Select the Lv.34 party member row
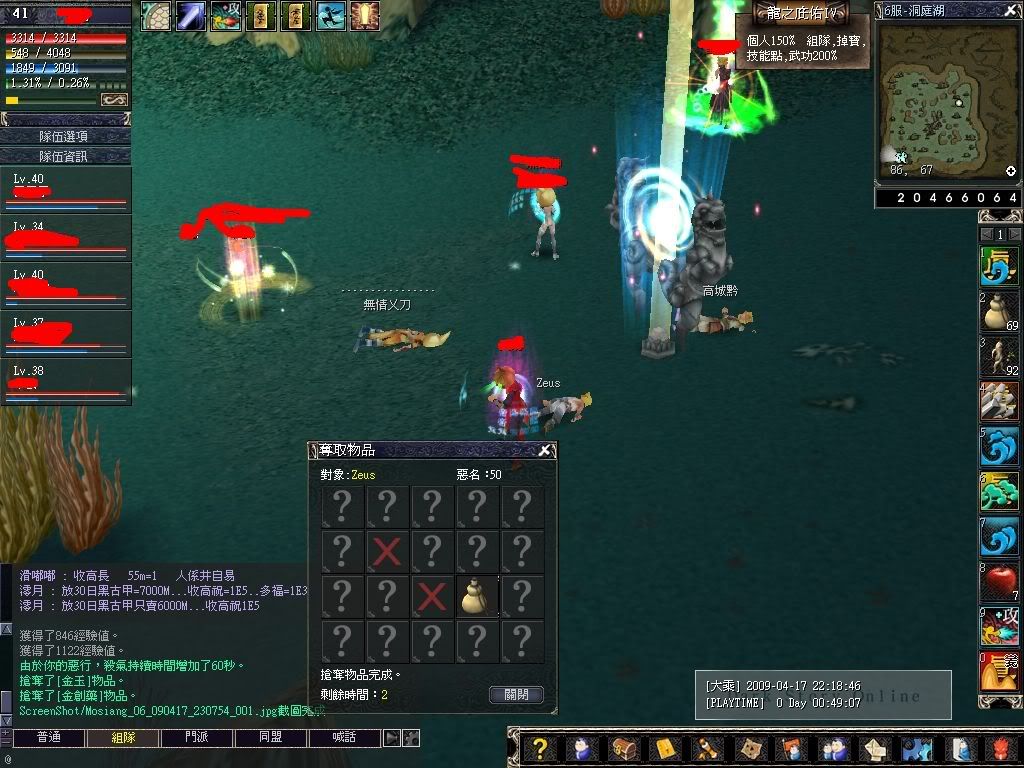 [x=66, y=238]
